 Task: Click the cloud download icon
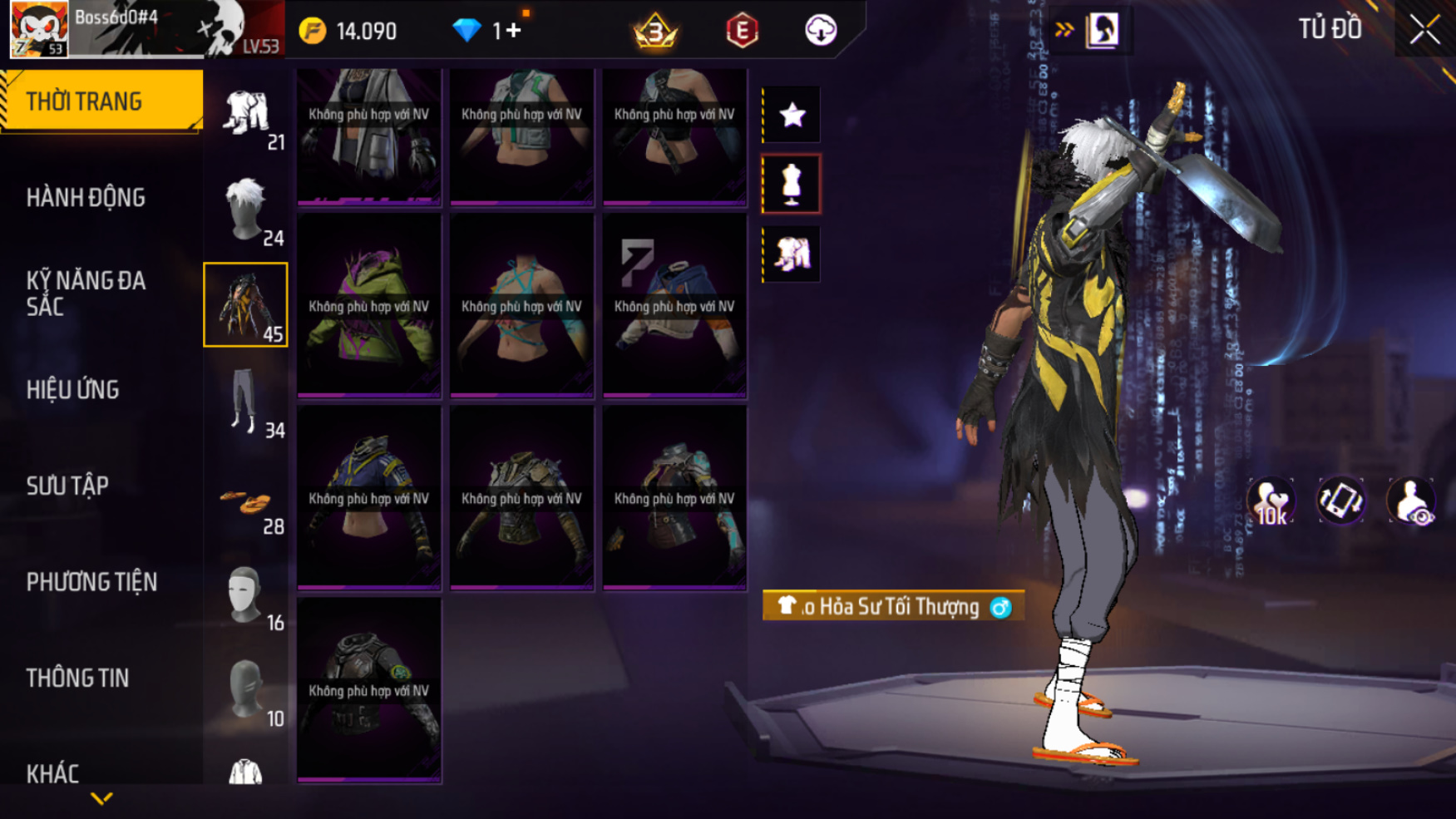[x=821, y=31]
